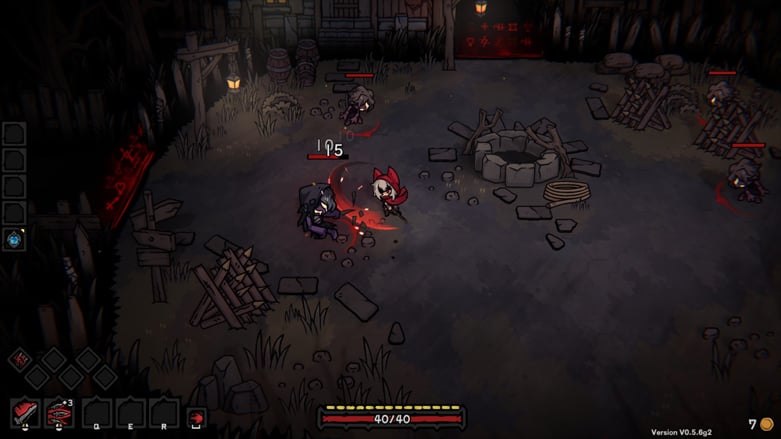Click the empty R skill slot
781x439 pixels.
pos(164,413)
